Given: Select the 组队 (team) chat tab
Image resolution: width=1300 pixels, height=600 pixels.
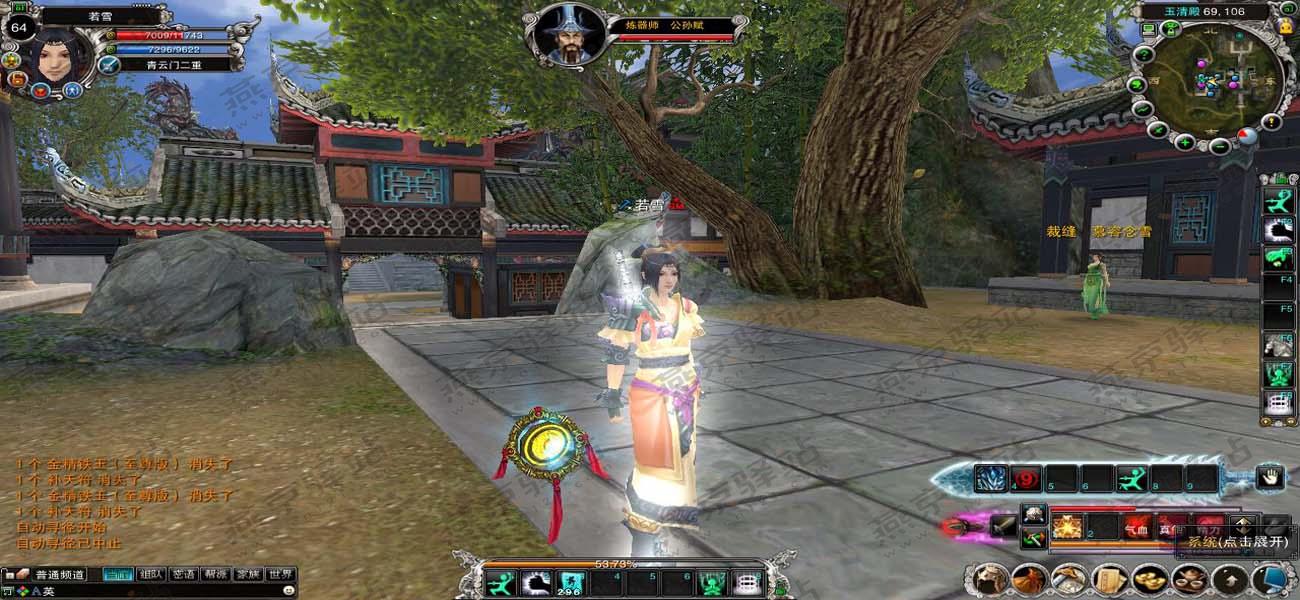Looking at the screenshot, I should click(152, 575).
